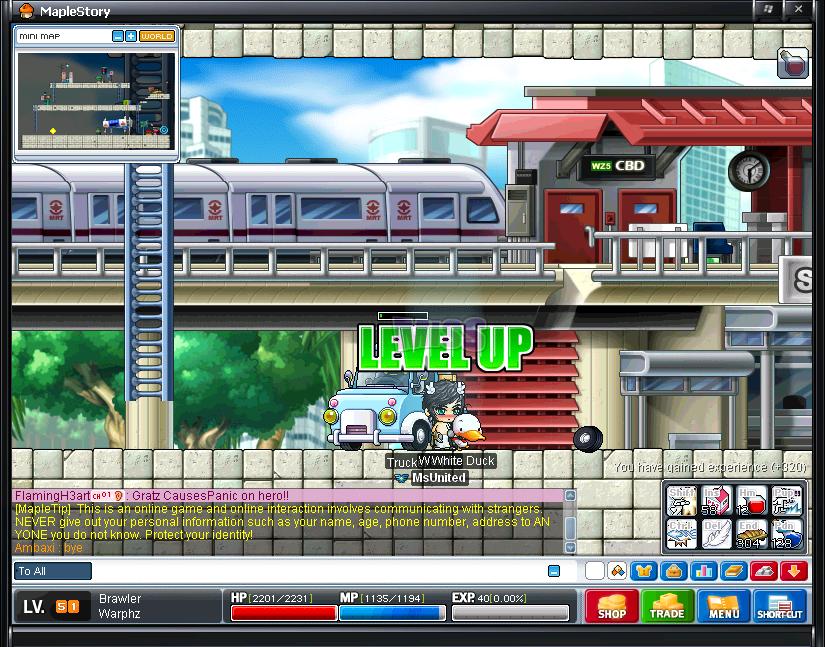Shrink the mini map with minus button
Image resolution: width=825 pixels, height=647 pixels.
[118, 36]
